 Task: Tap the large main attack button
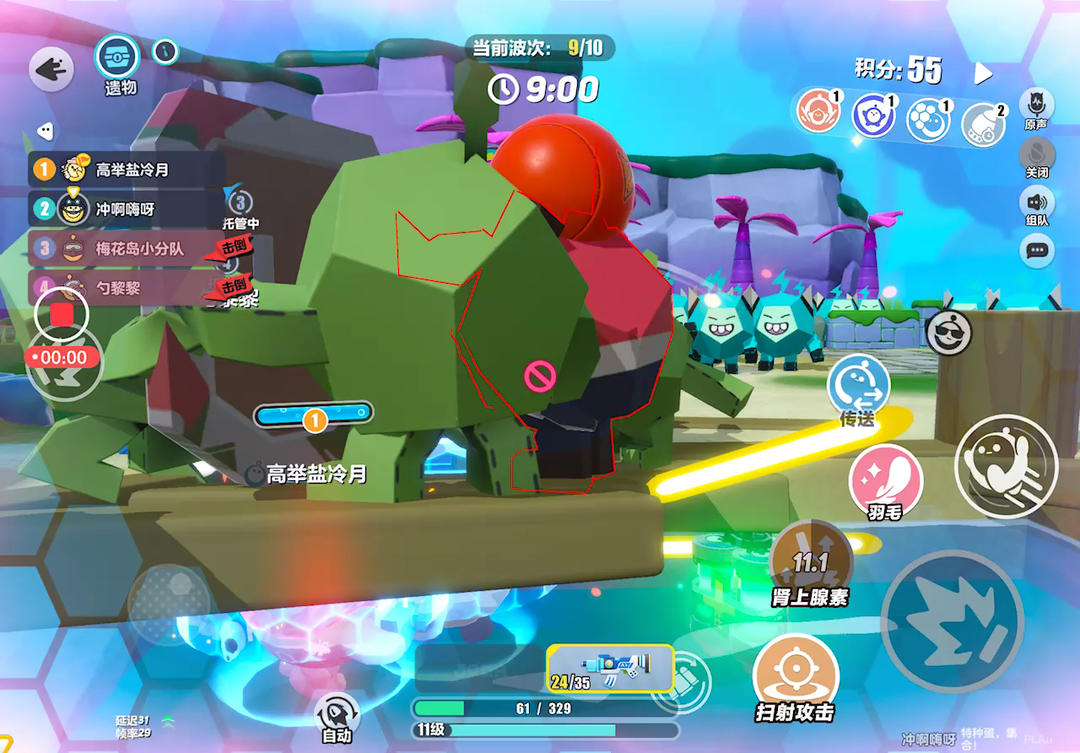click(952, 620)
